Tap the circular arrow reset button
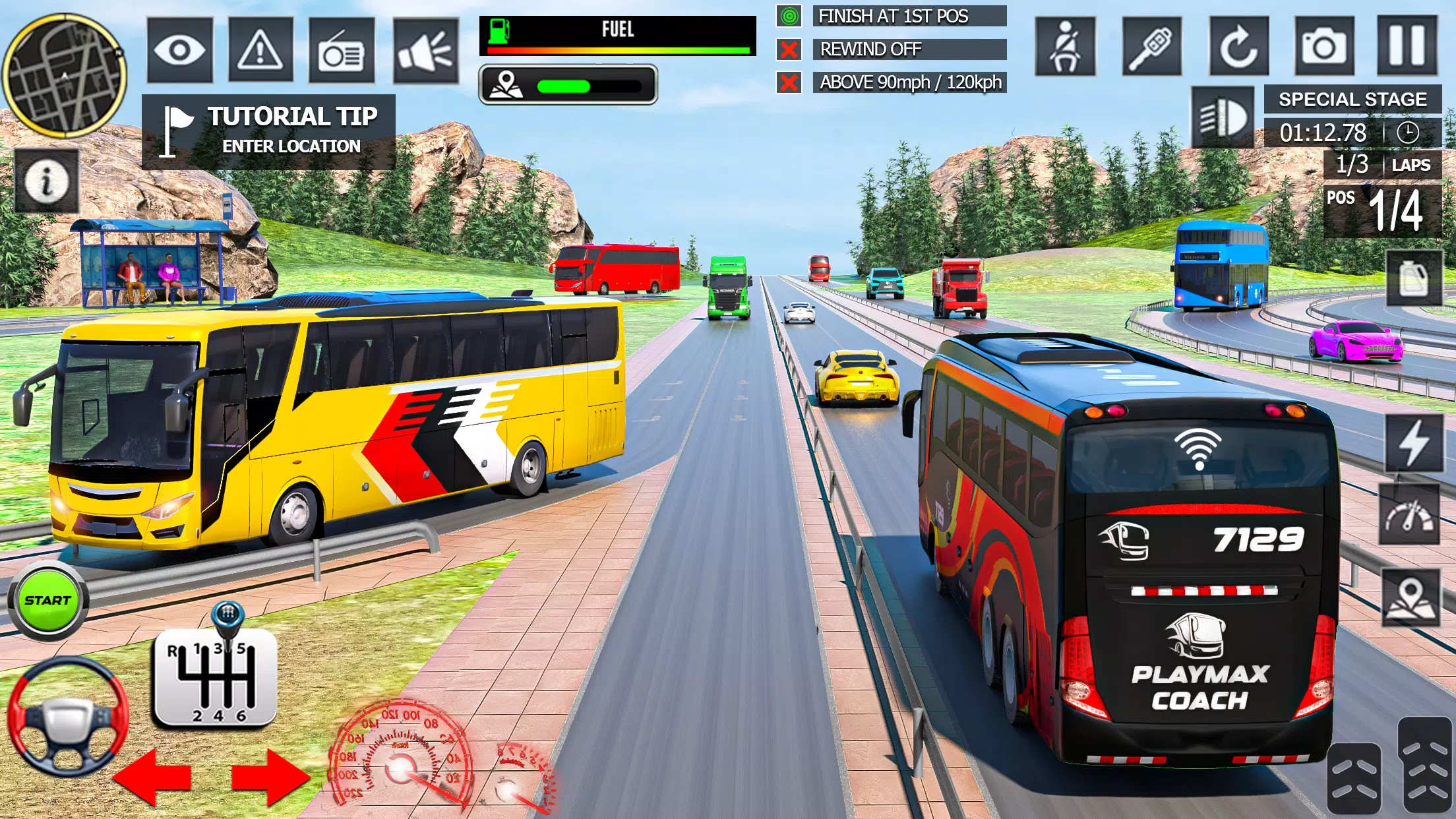 click(x=1238, y=46)
